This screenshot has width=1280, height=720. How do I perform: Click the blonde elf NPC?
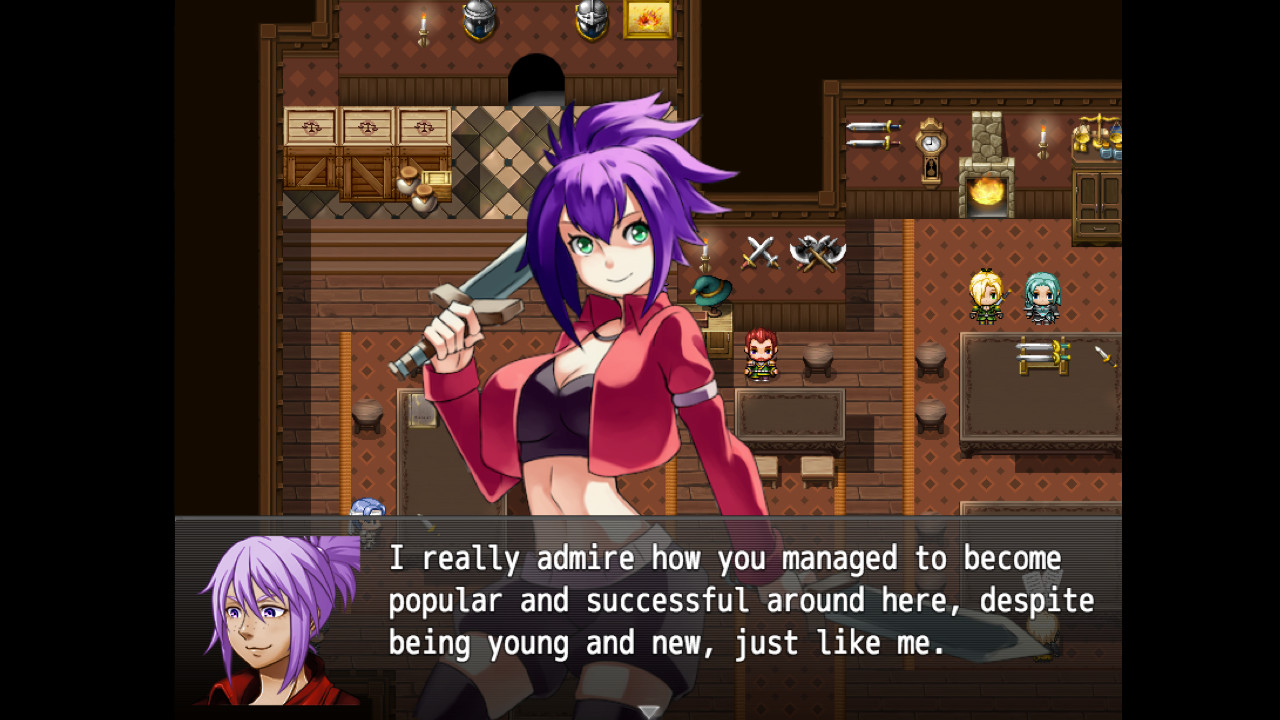pos(983,298)
